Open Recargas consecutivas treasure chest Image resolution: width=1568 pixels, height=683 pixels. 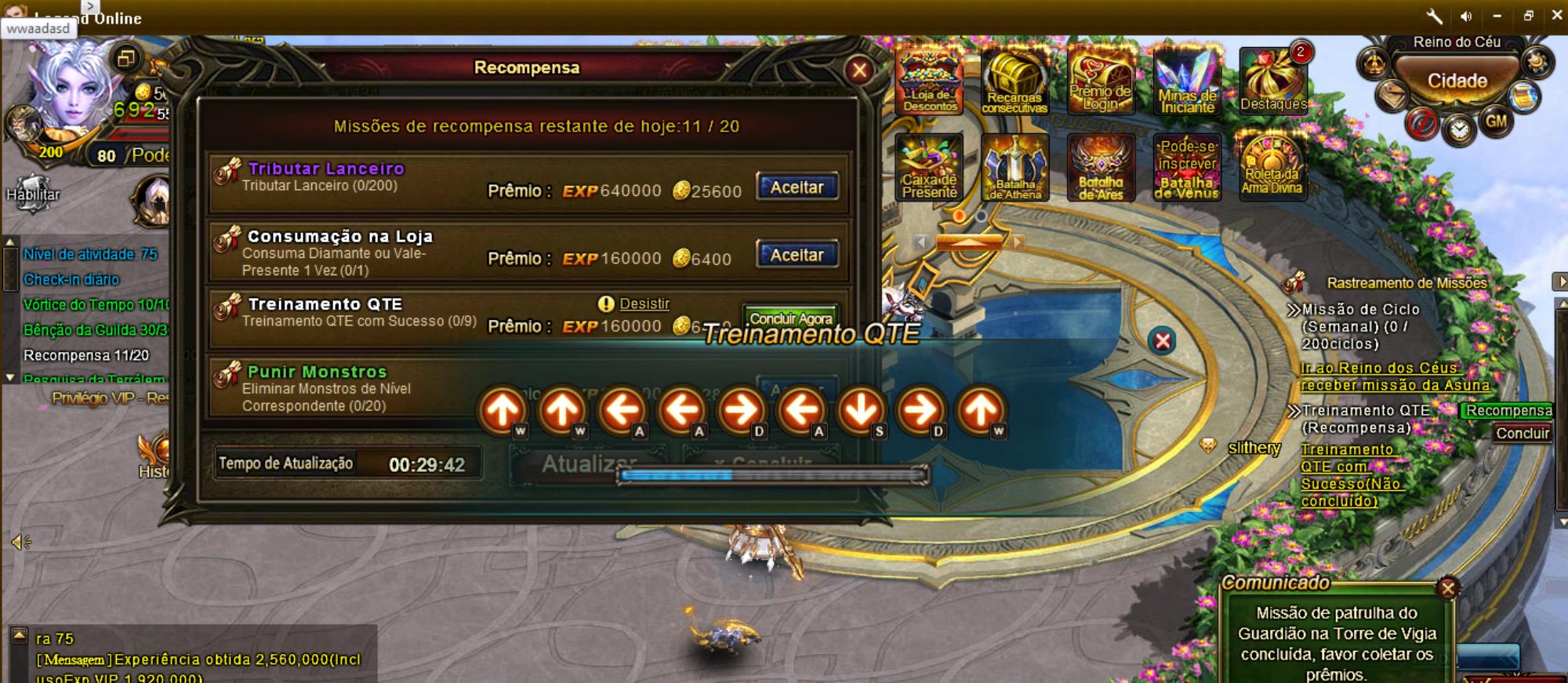coord(1014,80)
